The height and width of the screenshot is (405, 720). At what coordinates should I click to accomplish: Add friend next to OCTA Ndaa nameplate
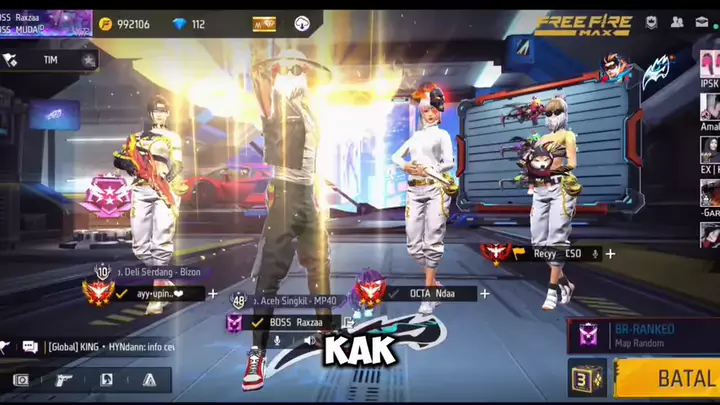pyautogui.click(x=485, y=294)
